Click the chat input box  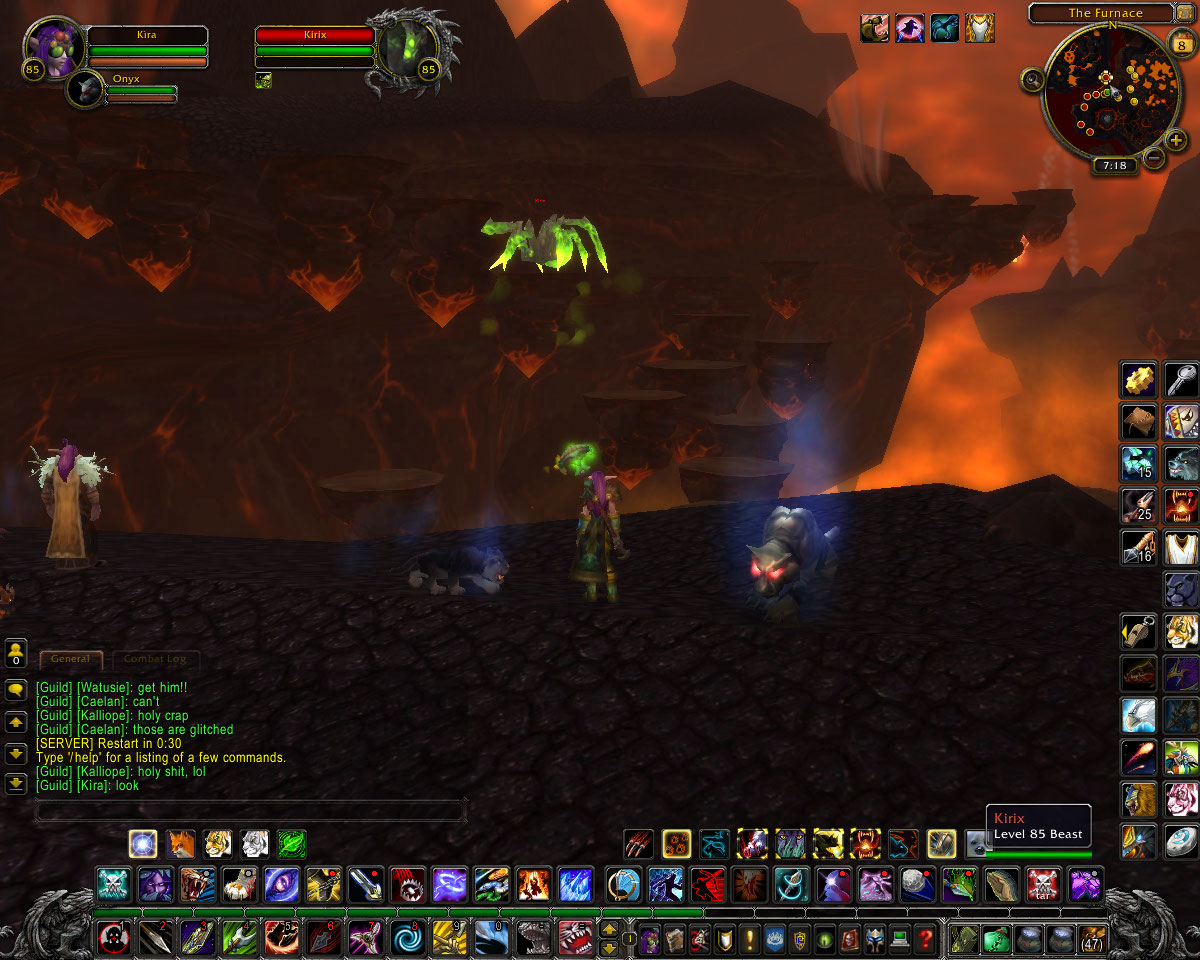point(250,810)
